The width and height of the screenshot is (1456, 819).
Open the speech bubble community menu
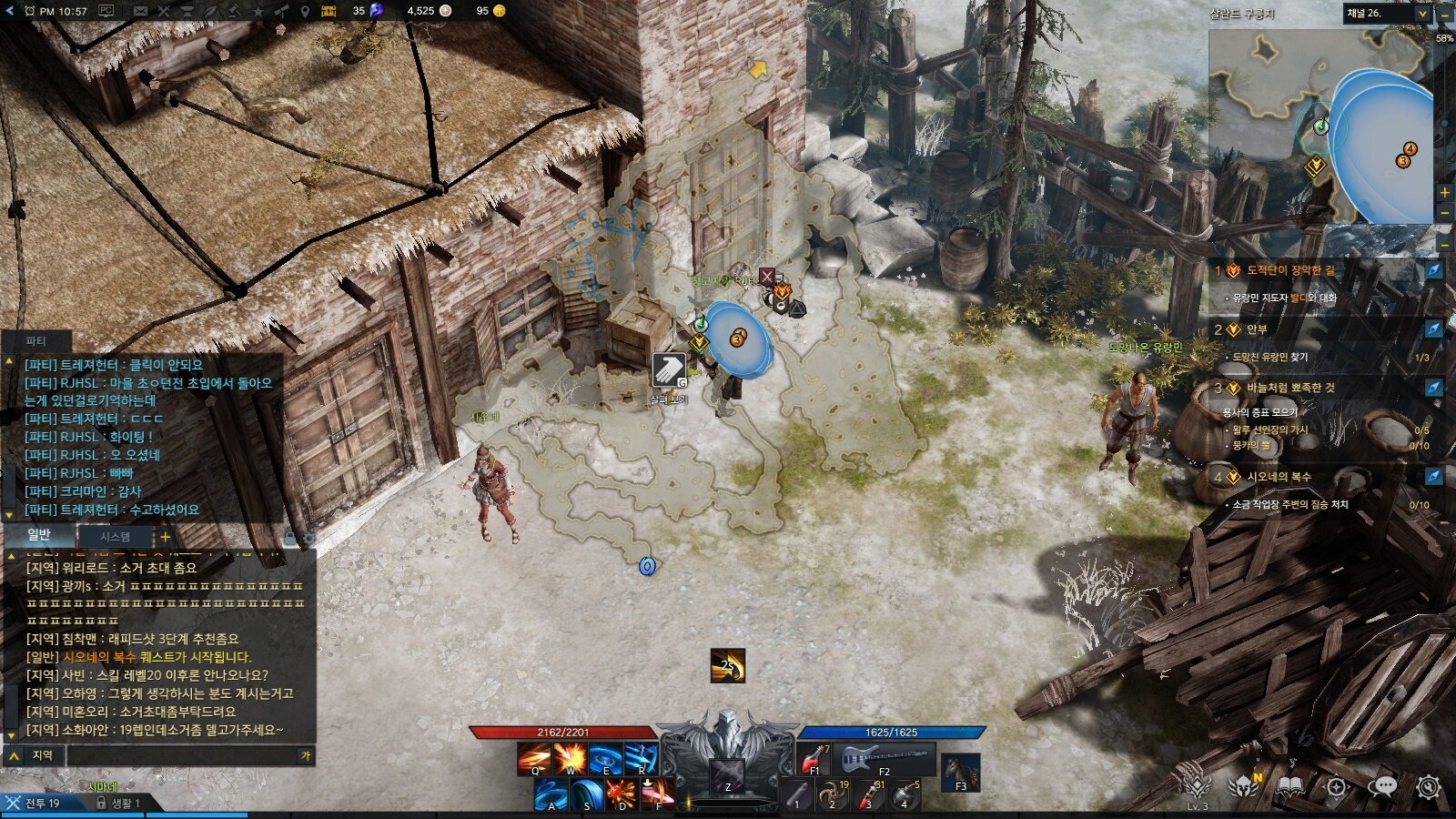pos(1382,786)
